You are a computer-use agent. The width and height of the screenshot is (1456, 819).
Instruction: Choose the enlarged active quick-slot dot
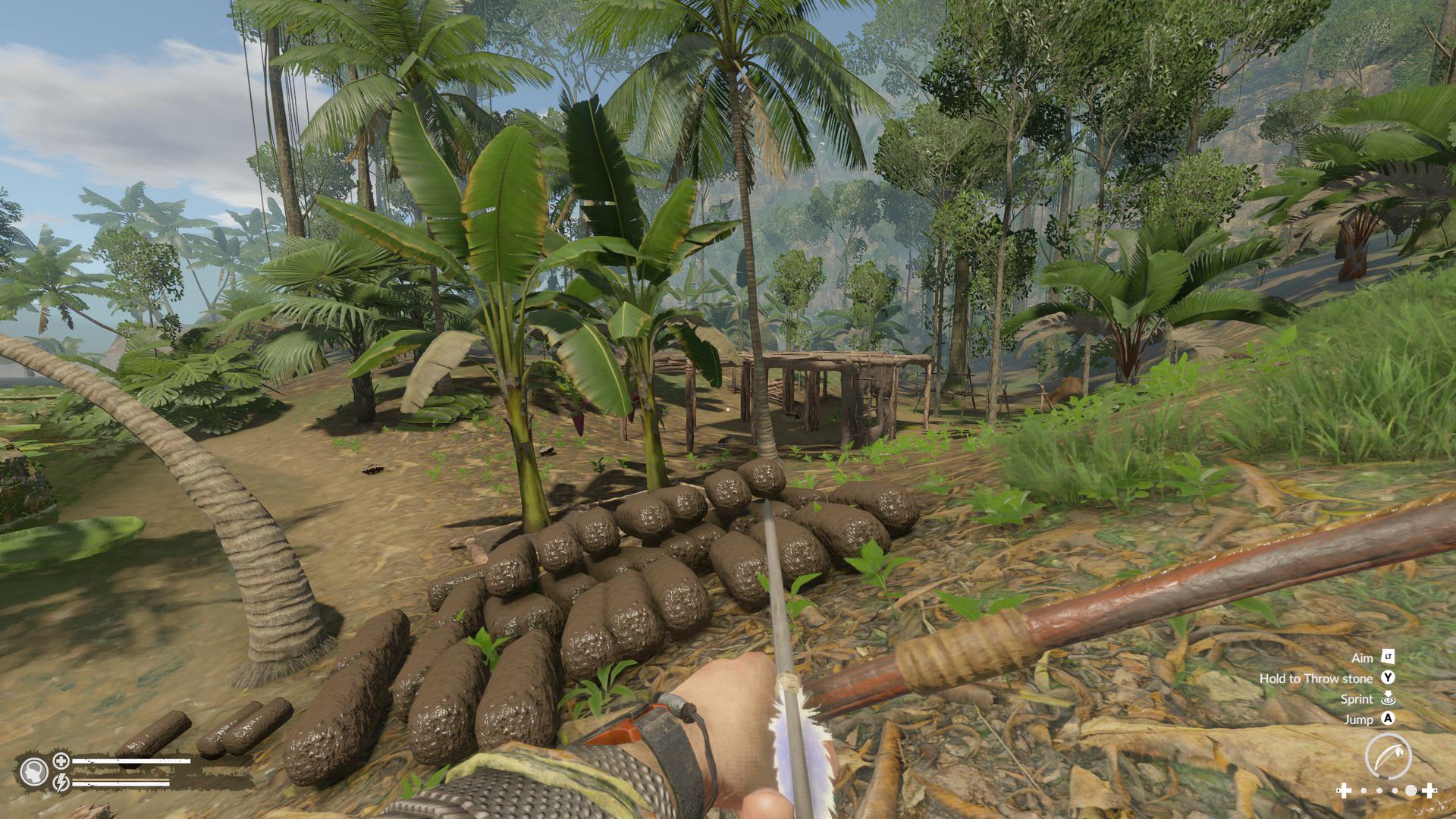pos(1410,791)
